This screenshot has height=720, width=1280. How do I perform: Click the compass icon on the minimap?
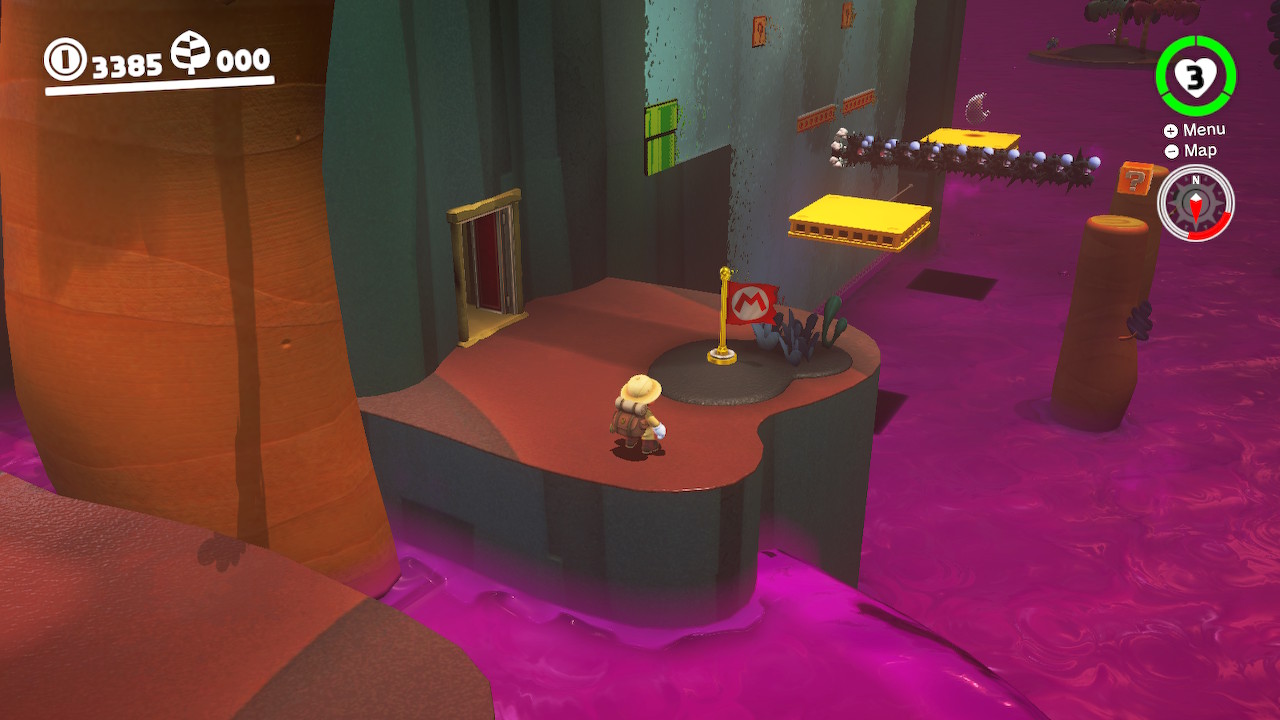pos(1196,202)
